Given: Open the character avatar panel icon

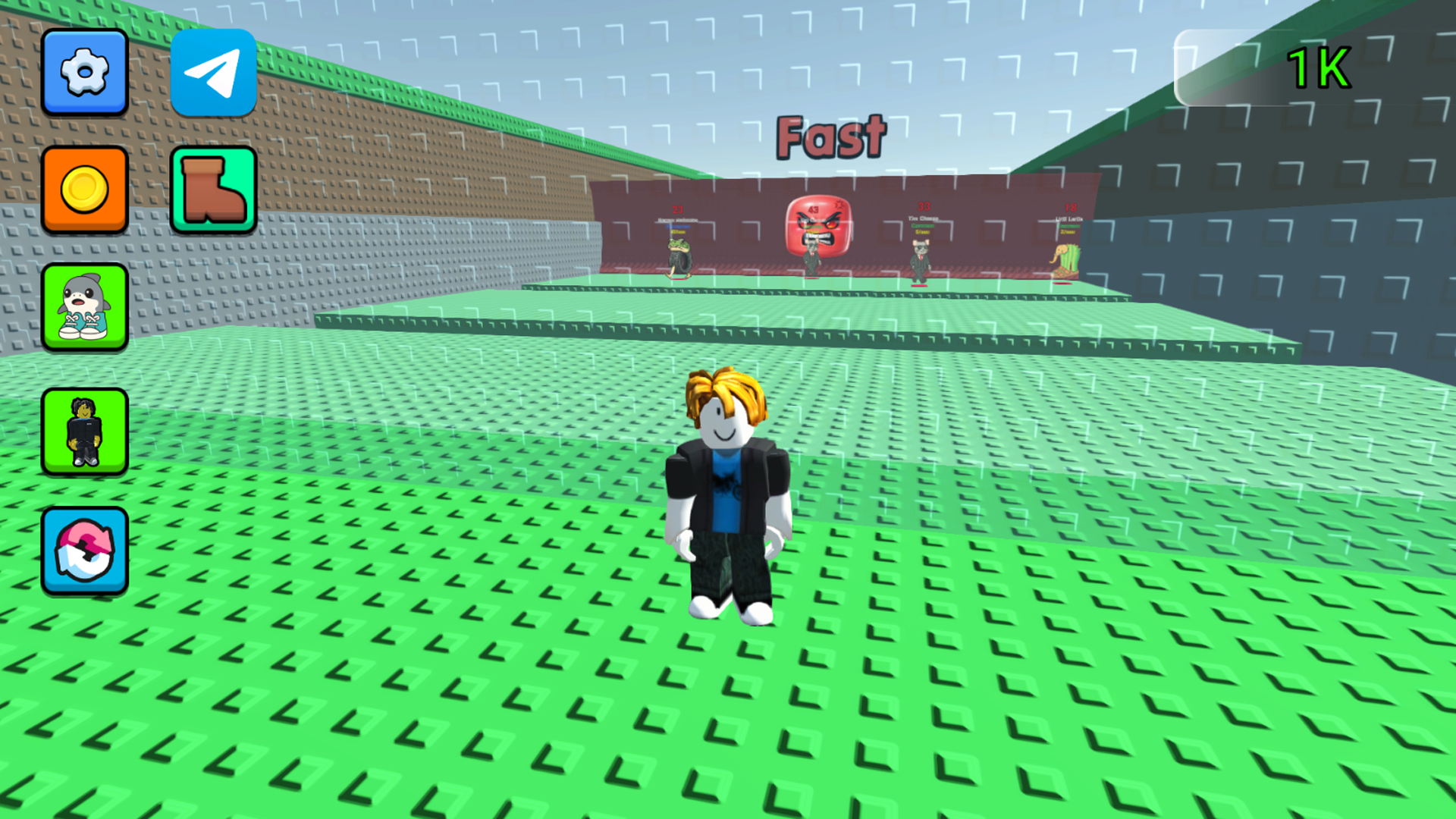Looking at the screenshot, I should click(x=84, y=429).
